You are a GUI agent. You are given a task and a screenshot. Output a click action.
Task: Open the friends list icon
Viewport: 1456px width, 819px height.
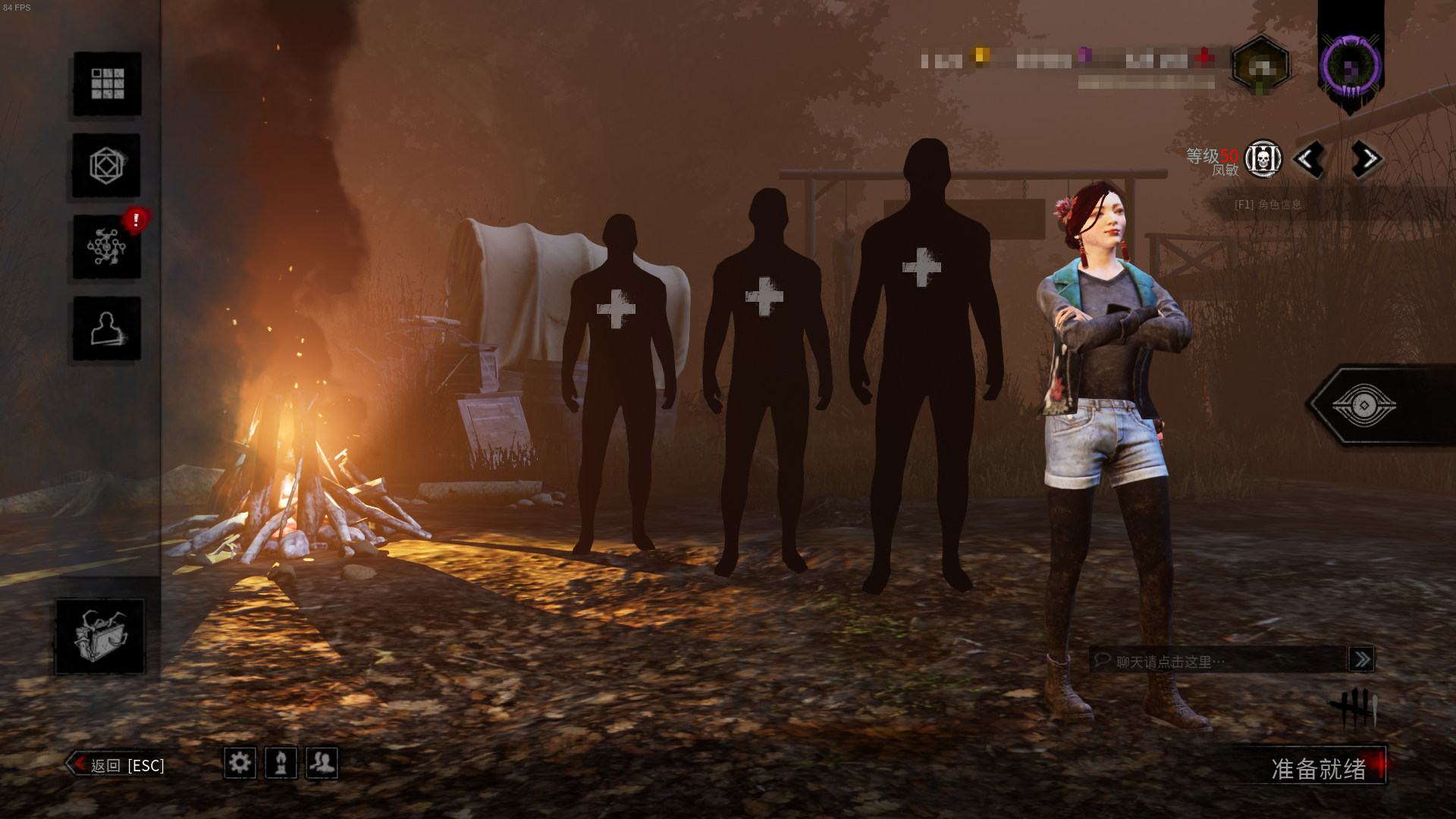click(x=322, y=762)
